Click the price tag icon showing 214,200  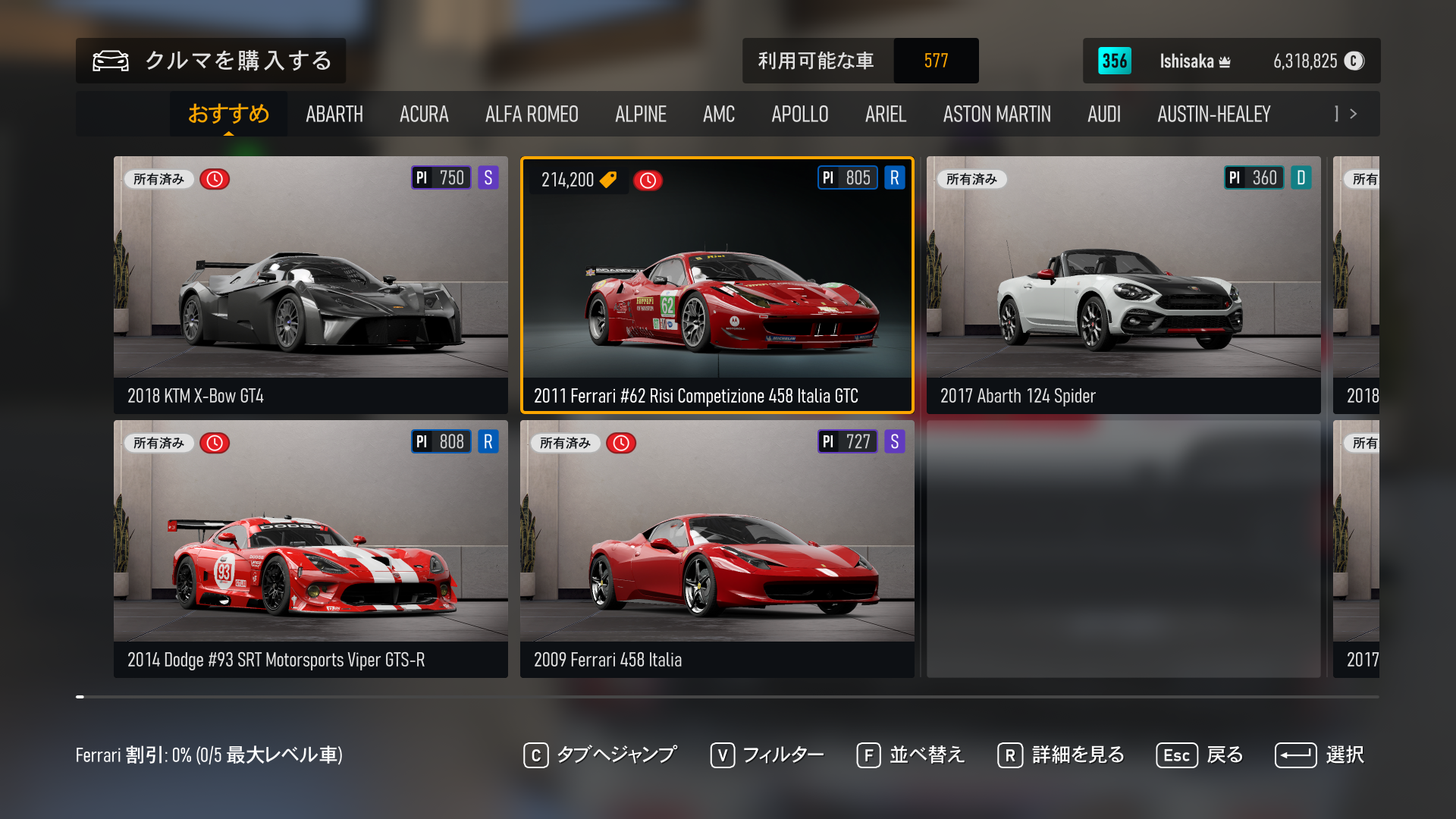607,180
